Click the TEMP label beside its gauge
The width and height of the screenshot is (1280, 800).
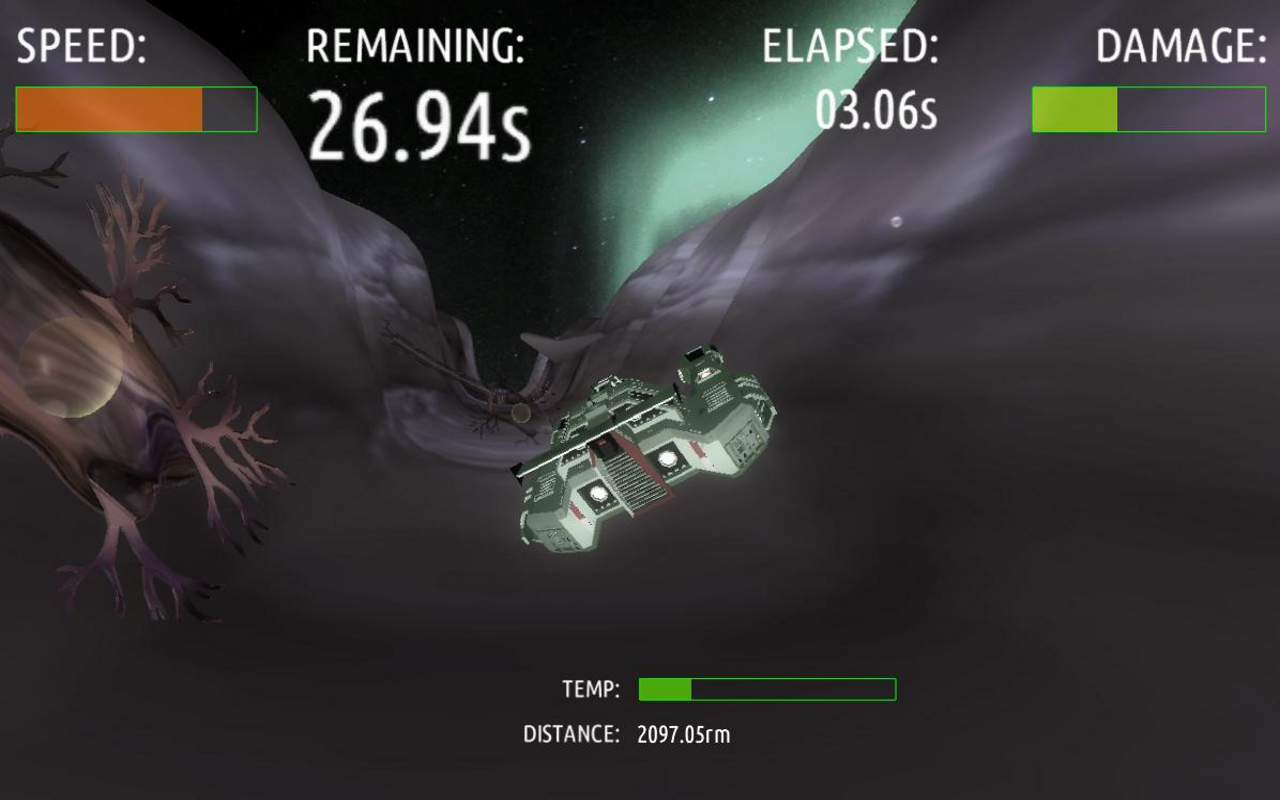coord(592,687)
